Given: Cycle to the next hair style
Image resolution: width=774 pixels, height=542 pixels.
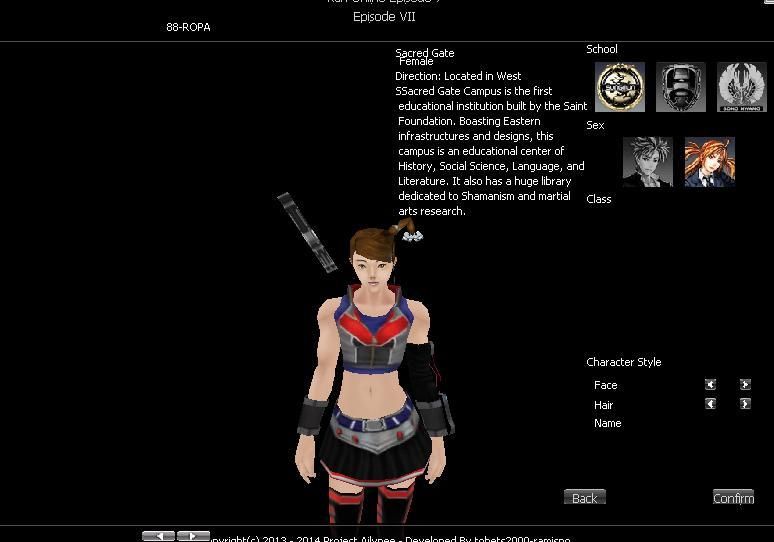Looking at the screenshot, I should coord(745,404).
